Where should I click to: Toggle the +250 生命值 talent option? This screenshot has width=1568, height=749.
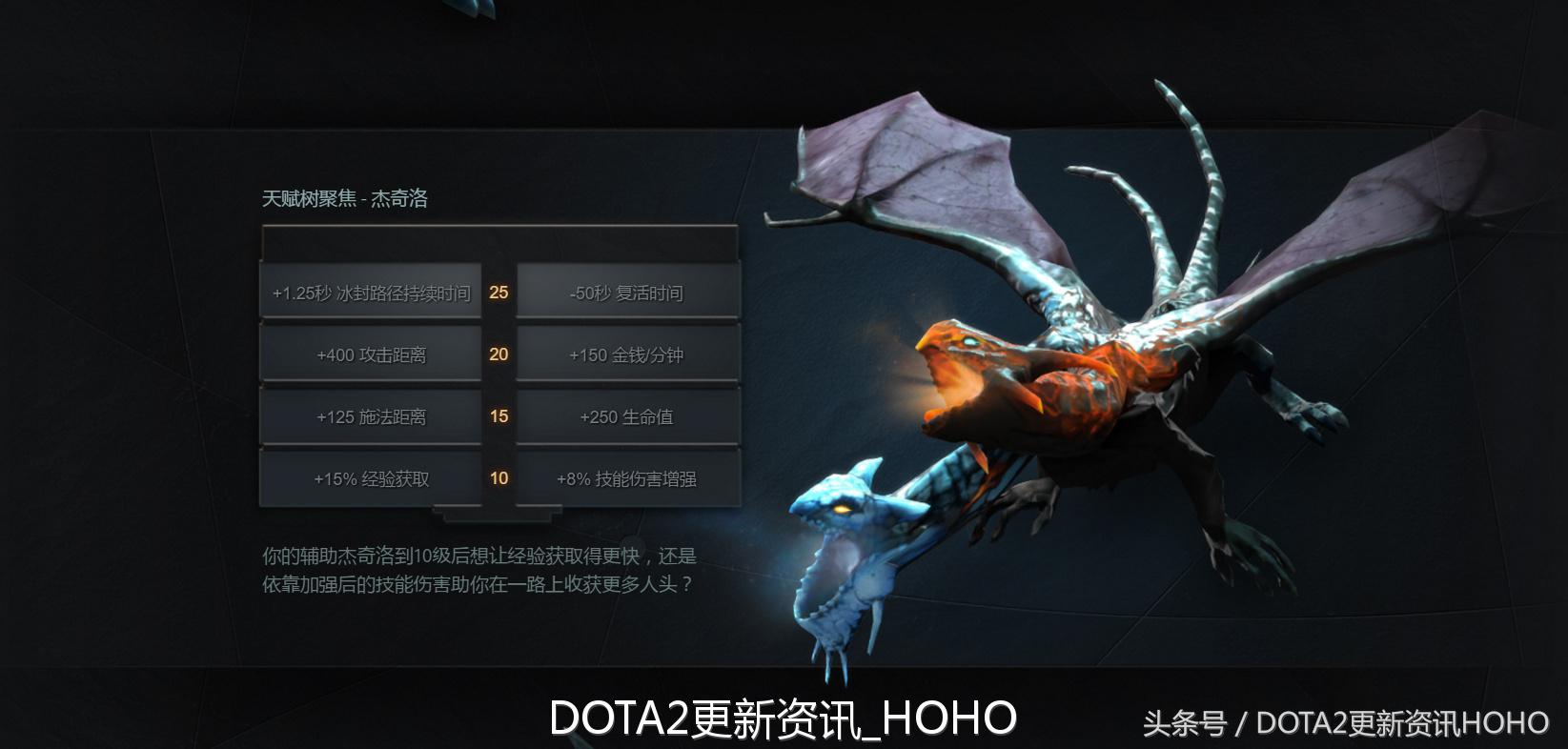[628, 416]
